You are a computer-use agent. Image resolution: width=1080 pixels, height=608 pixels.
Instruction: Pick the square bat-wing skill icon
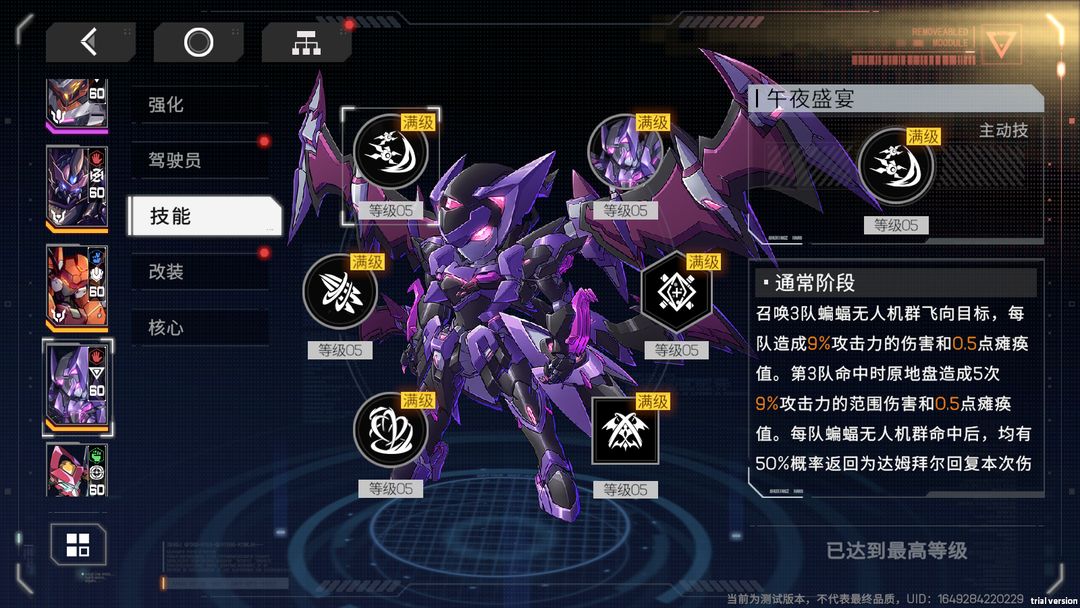(x=626, y=431)
